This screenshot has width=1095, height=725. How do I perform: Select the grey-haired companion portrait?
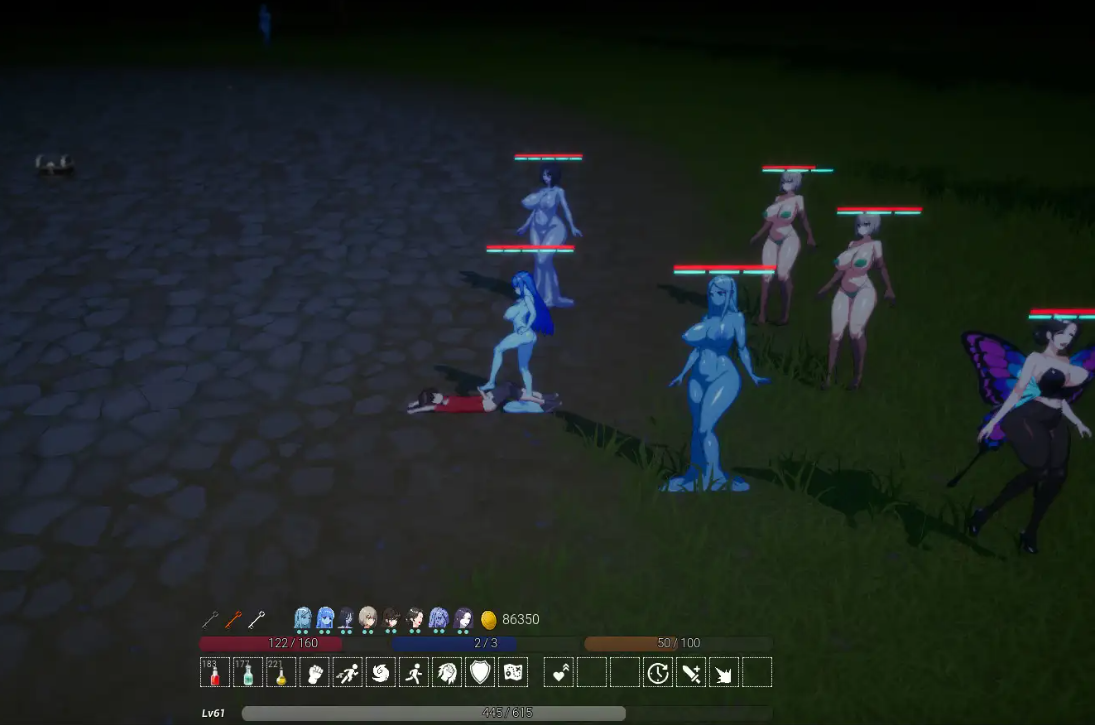coord(368,618)
